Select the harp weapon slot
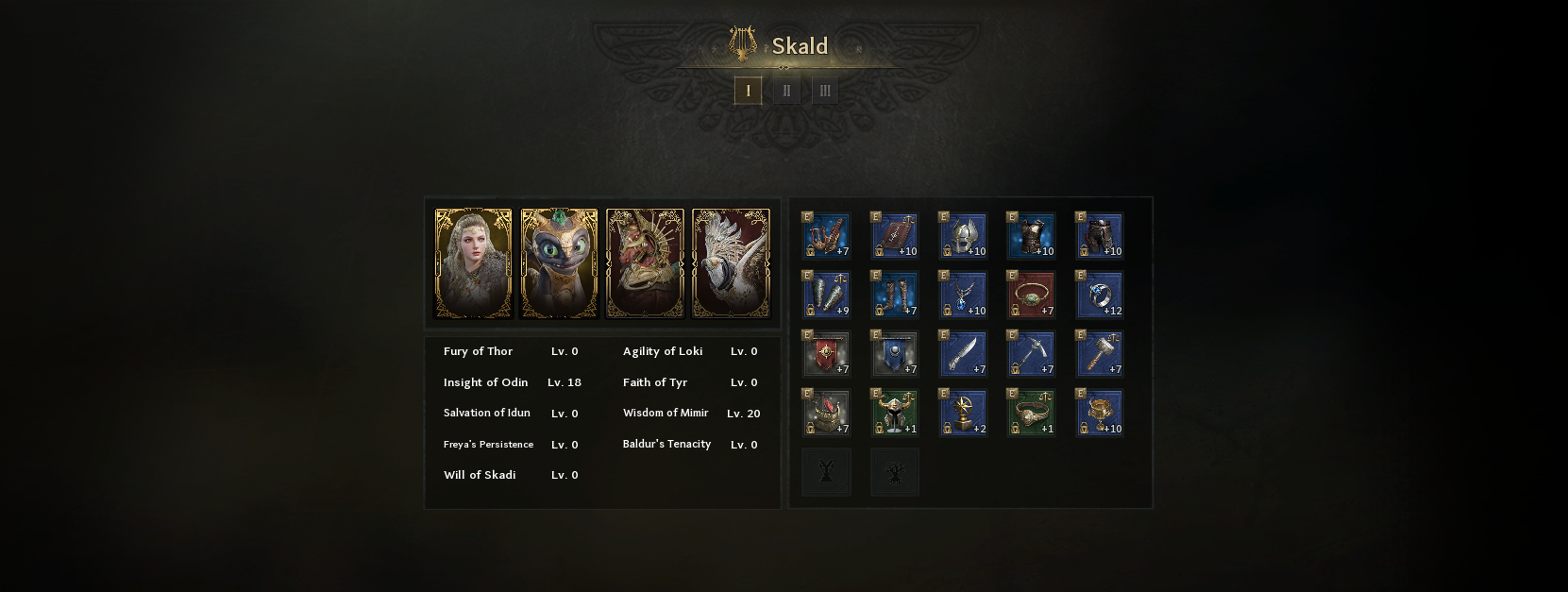 826,236
